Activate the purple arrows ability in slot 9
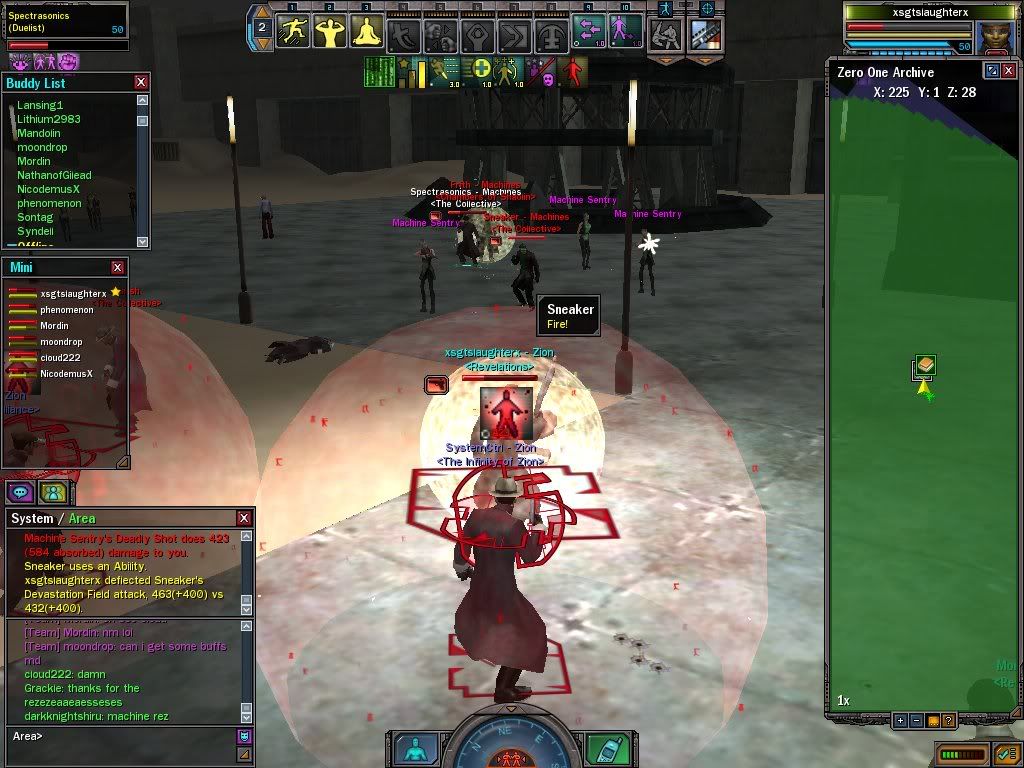Viewport: 1024px width, 768px height. coord(589,32)
